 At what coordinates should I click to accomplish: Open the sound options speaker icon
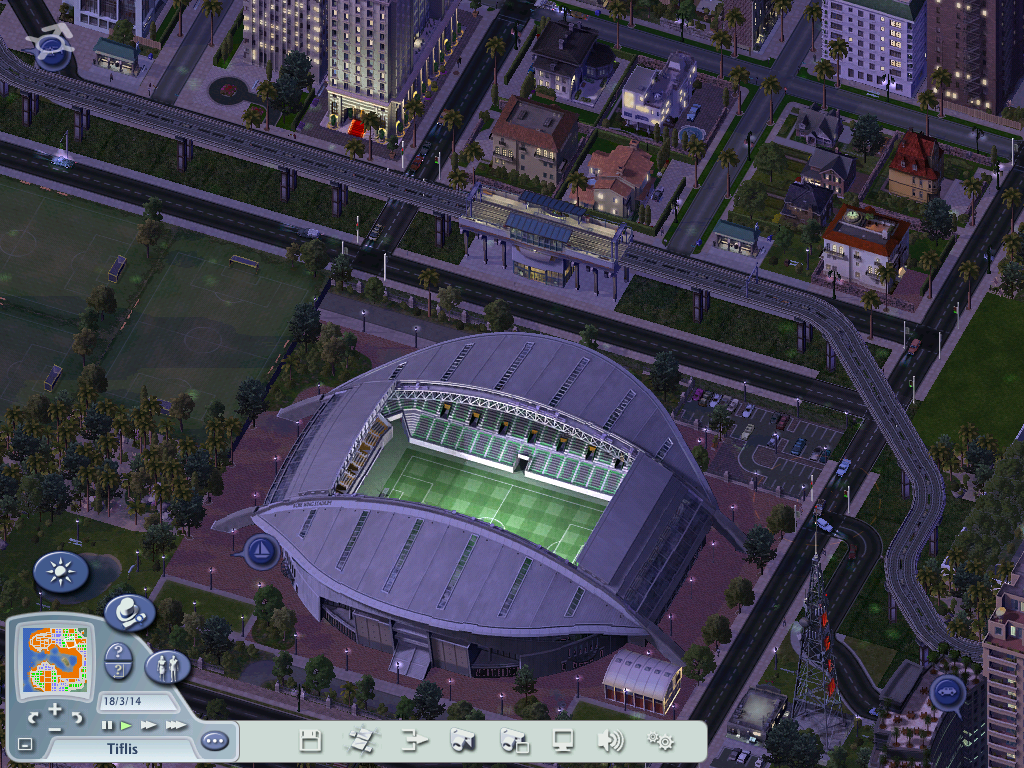coord(610,741)
